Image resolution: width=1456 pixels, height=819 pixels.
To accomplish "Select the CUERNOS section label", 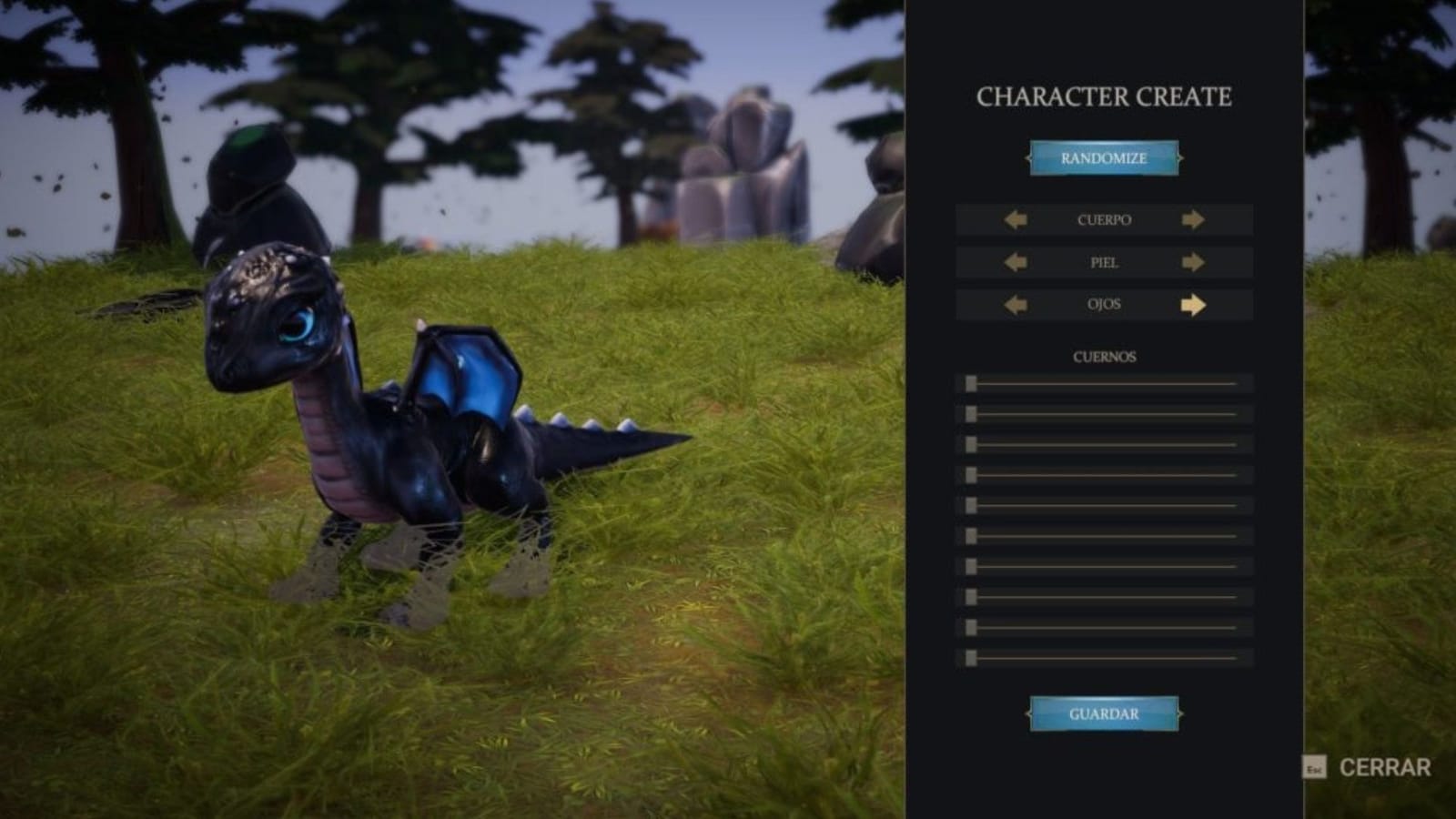I will [x=1104, y=357].
